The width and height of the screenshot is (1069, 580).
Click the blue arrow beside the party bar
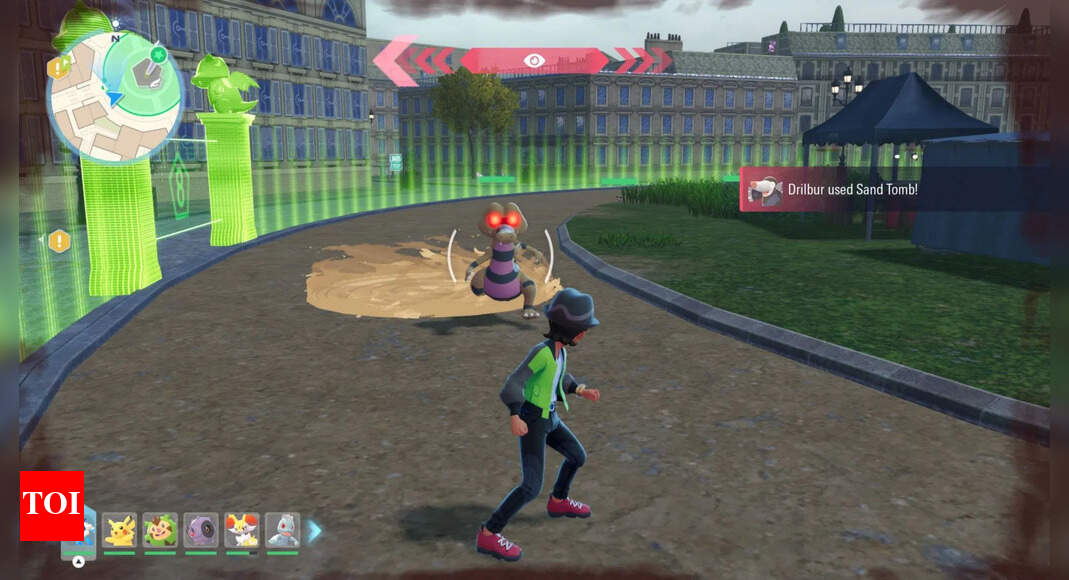pyautogui.click(x=314, y=532)
